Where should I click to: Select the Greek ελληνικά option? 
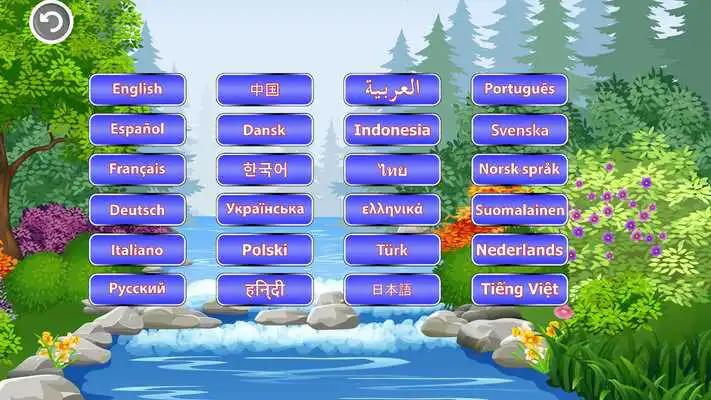coord(392,210)
